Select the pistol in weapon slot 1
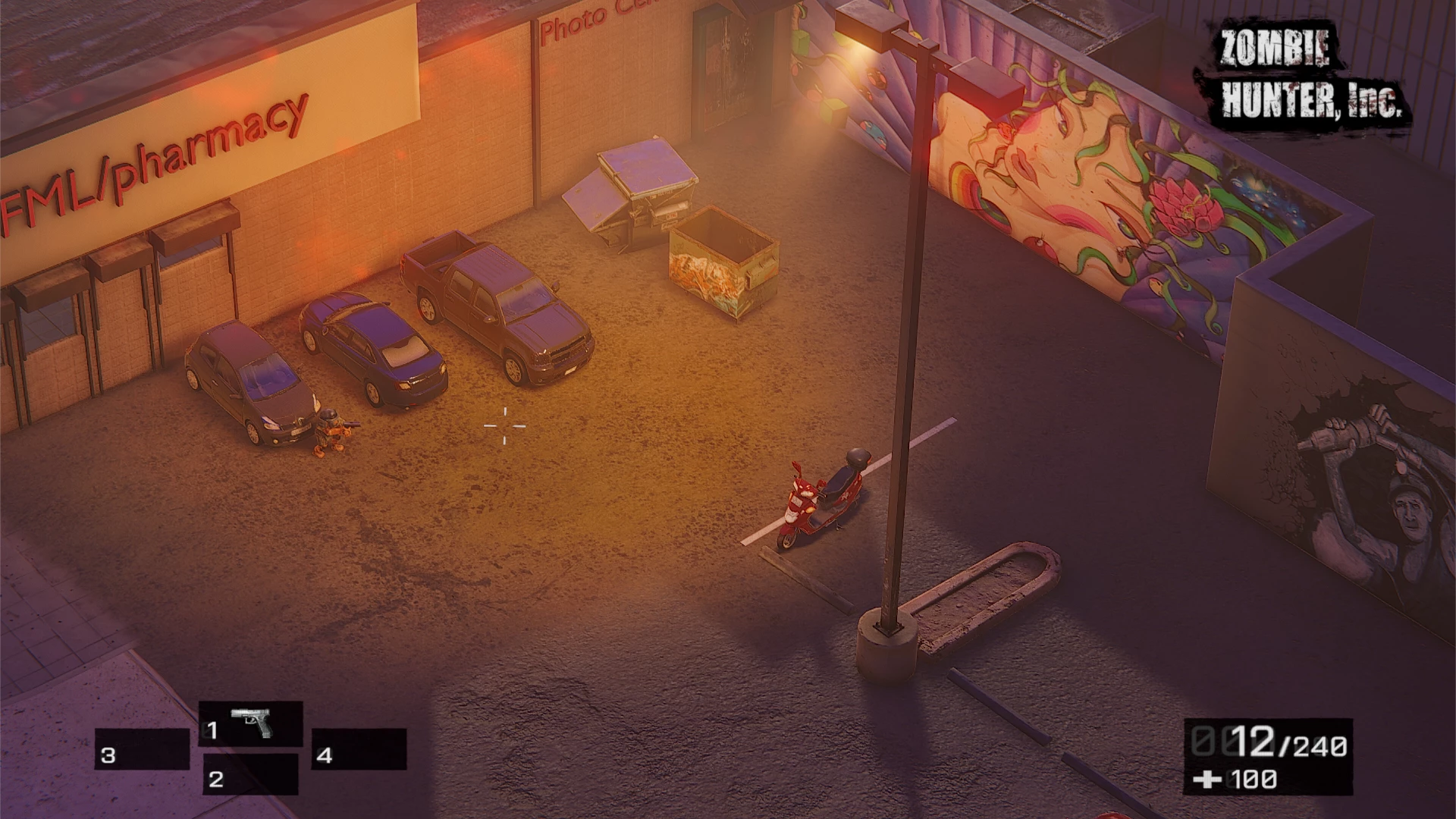 tap(251, 724)
